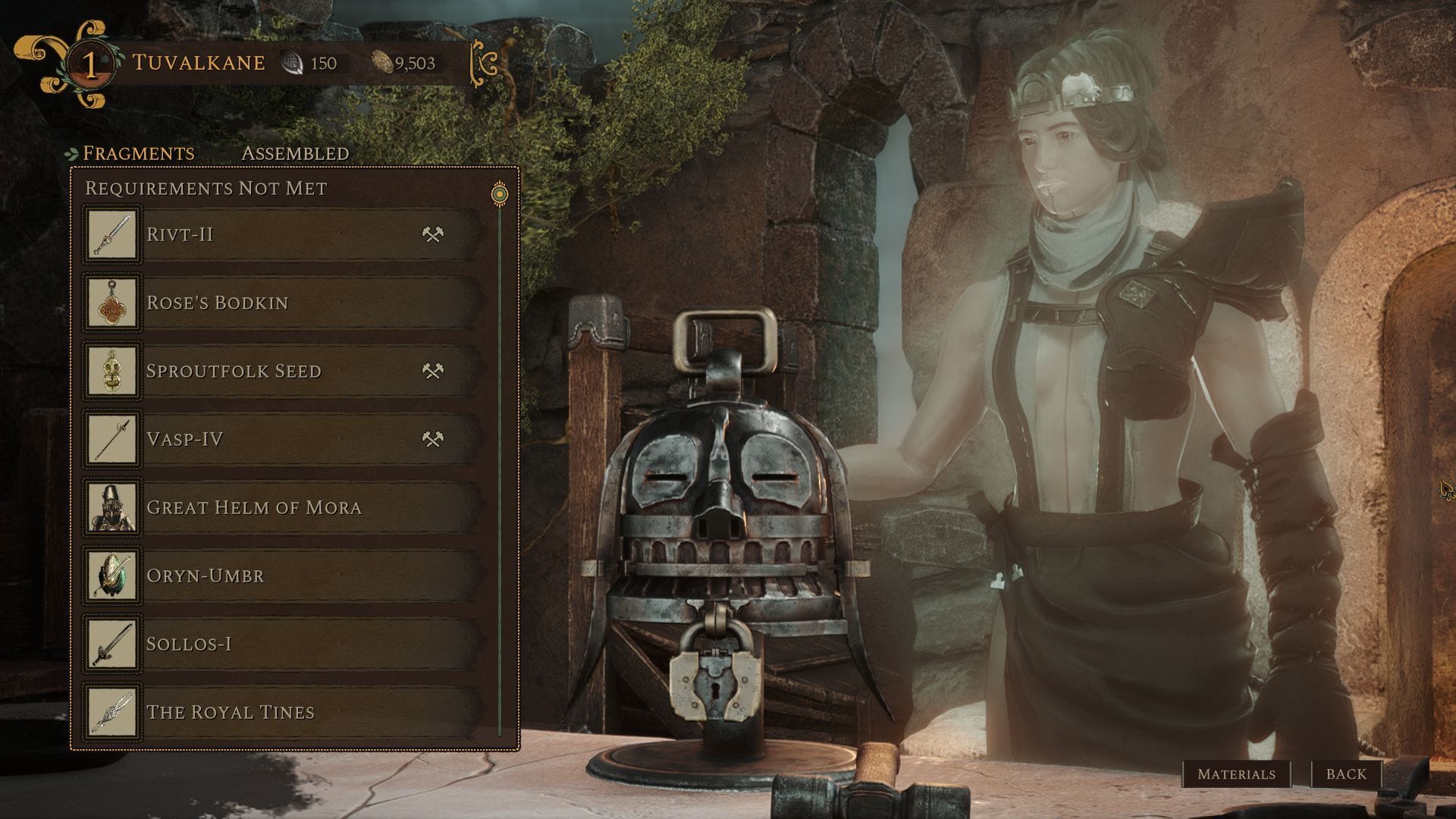Select the Rivt-II sword fragment icon
Image resolution: width=1456 pixels, height=819 pixels.
click(x=111, y=234)
